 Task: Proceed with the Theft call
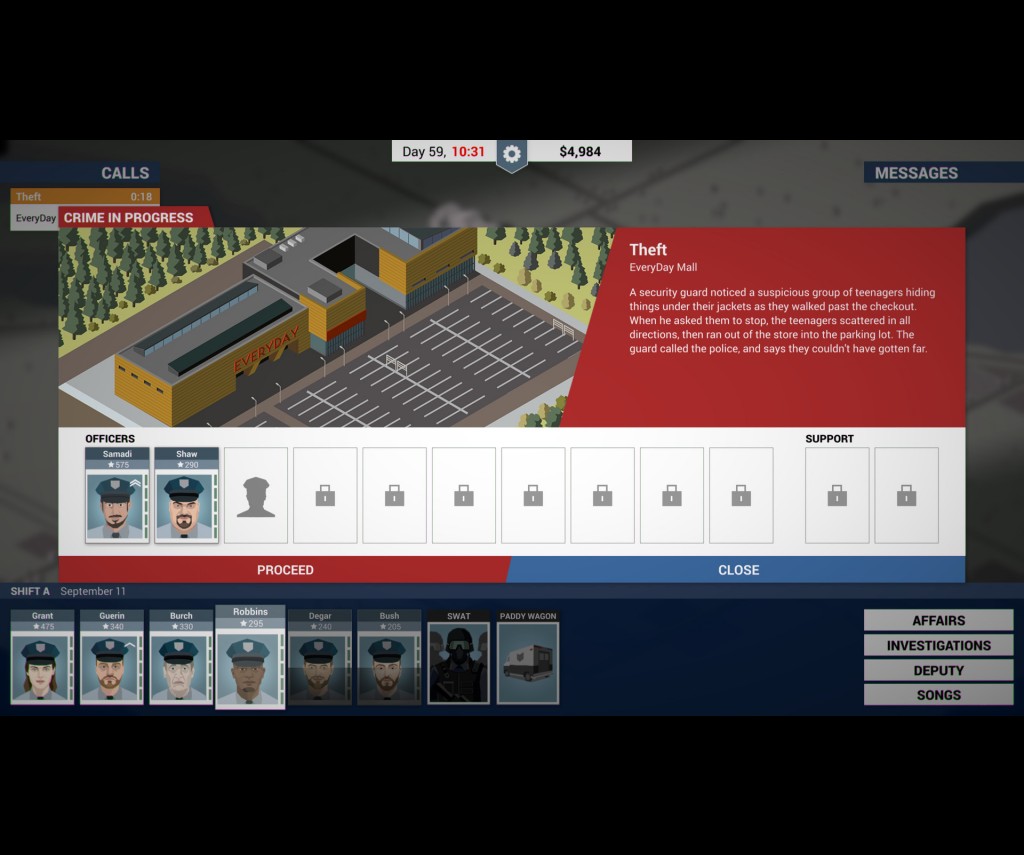pyautogui.click(x=285, y=570)
